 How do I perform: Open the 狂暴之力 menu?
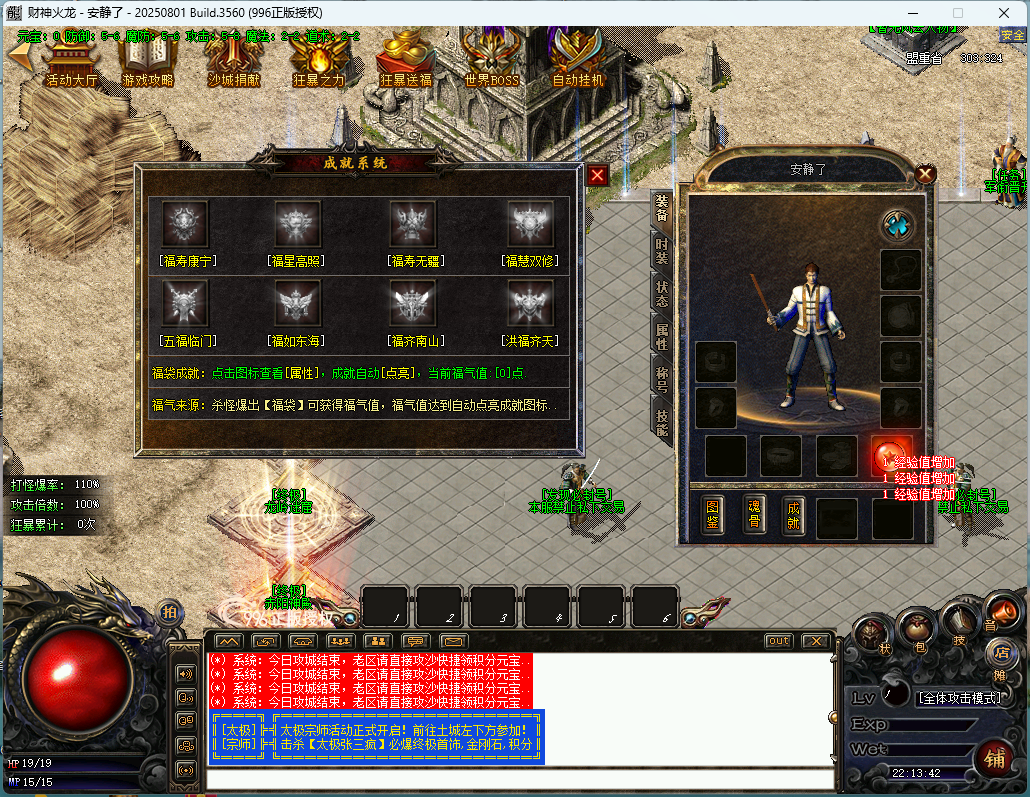318,59
